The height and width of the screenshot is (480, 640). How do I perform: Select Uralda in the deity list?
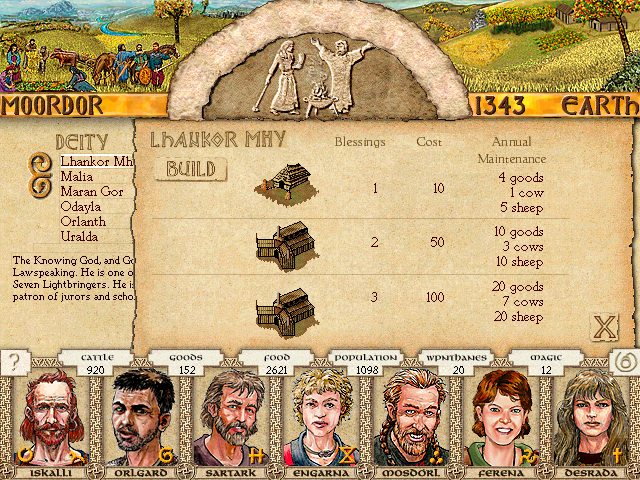coord(79,236)
